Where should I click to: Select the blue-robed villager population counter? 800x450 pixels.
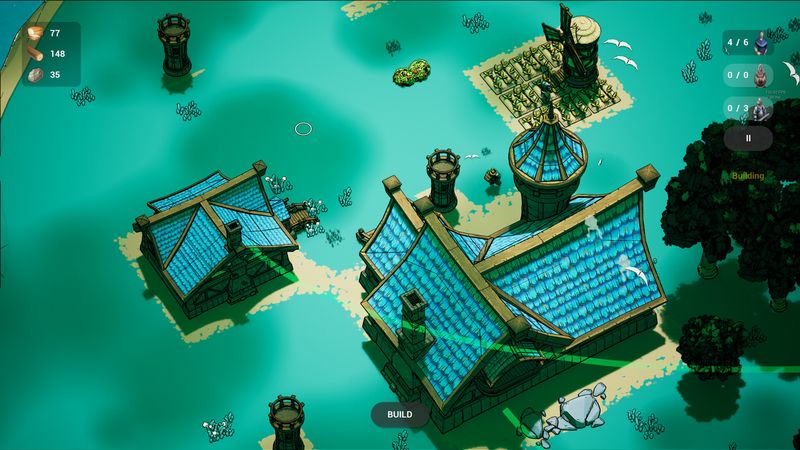[750, 43]
